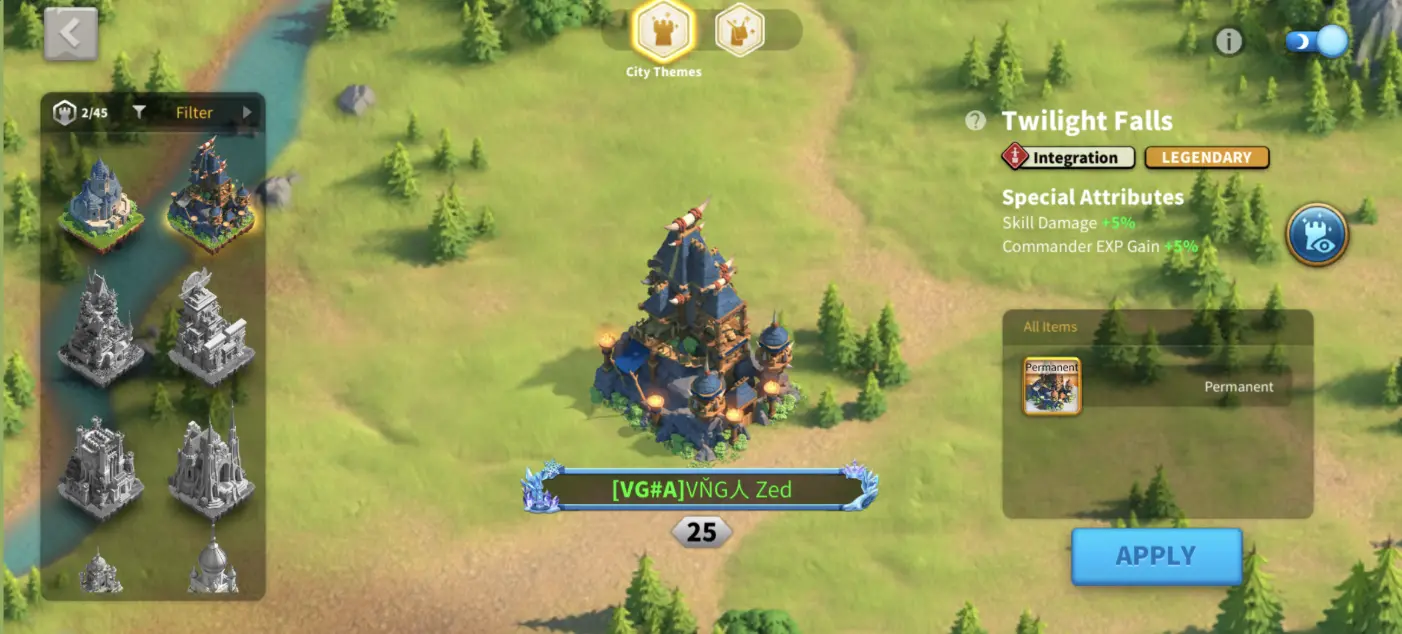
Task: Apply the Twilight Falls city theme
Action: pyautogui.click(x=1156, y=556)
